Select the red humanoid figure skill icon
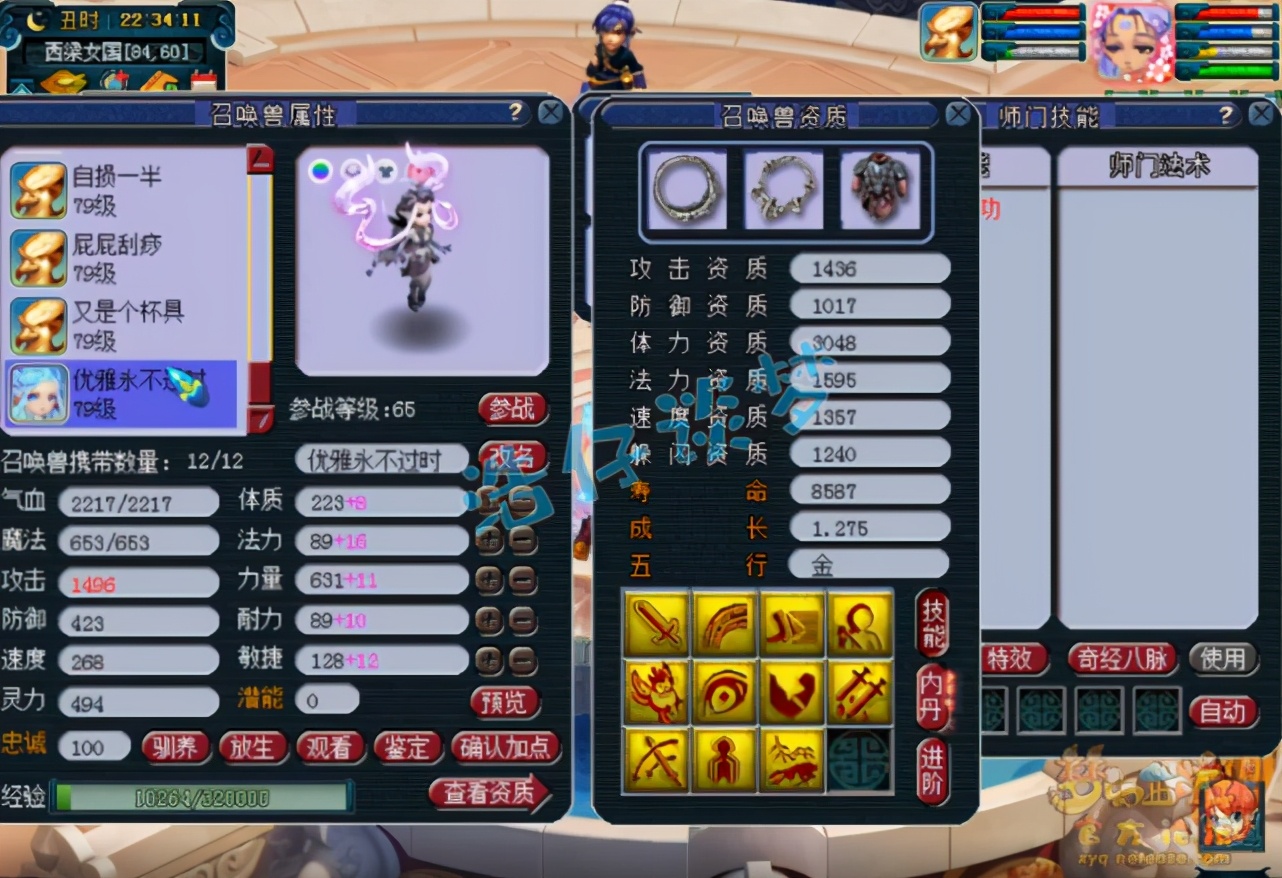This screenshot has width=1282, height=878. (x=725, y=758)
